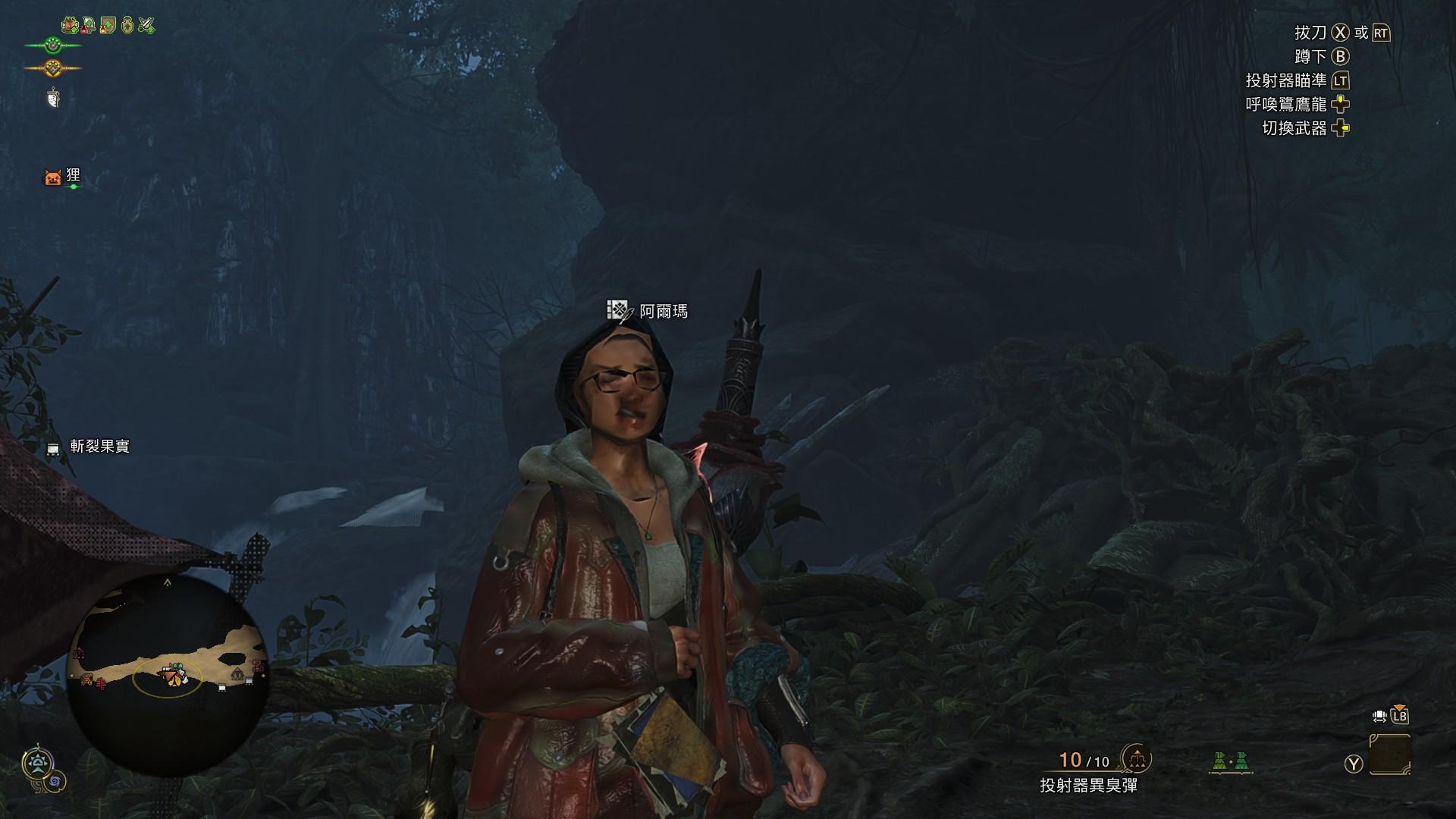Click the 投射器異臭彈 slinger ammo label
The height and width of the screenshot is (819, 1456).
pyautogui.click(x=1088, y=786)
